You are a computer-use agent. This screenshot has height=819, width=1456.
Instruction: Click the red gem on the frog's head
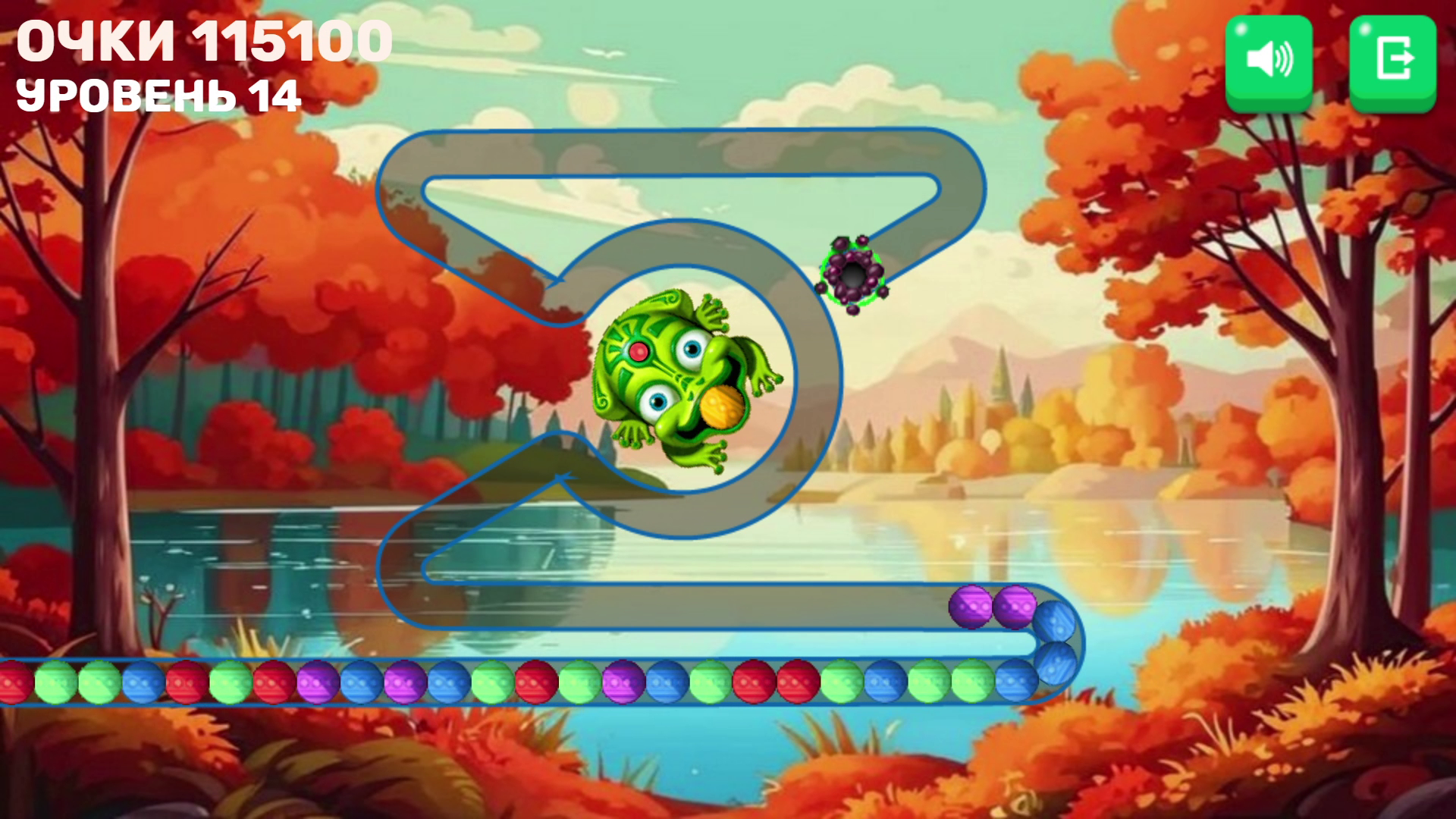[639, 351]
